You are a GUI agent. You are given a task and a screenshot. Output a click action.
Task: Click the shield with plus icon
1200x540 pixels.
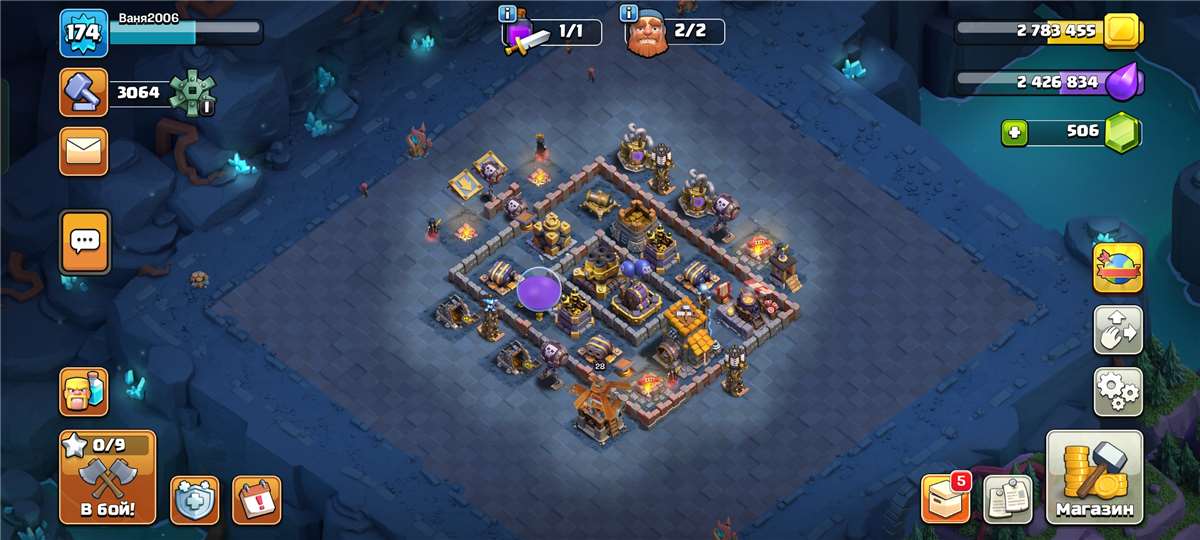pyautogui.click(x=194, y=499)
